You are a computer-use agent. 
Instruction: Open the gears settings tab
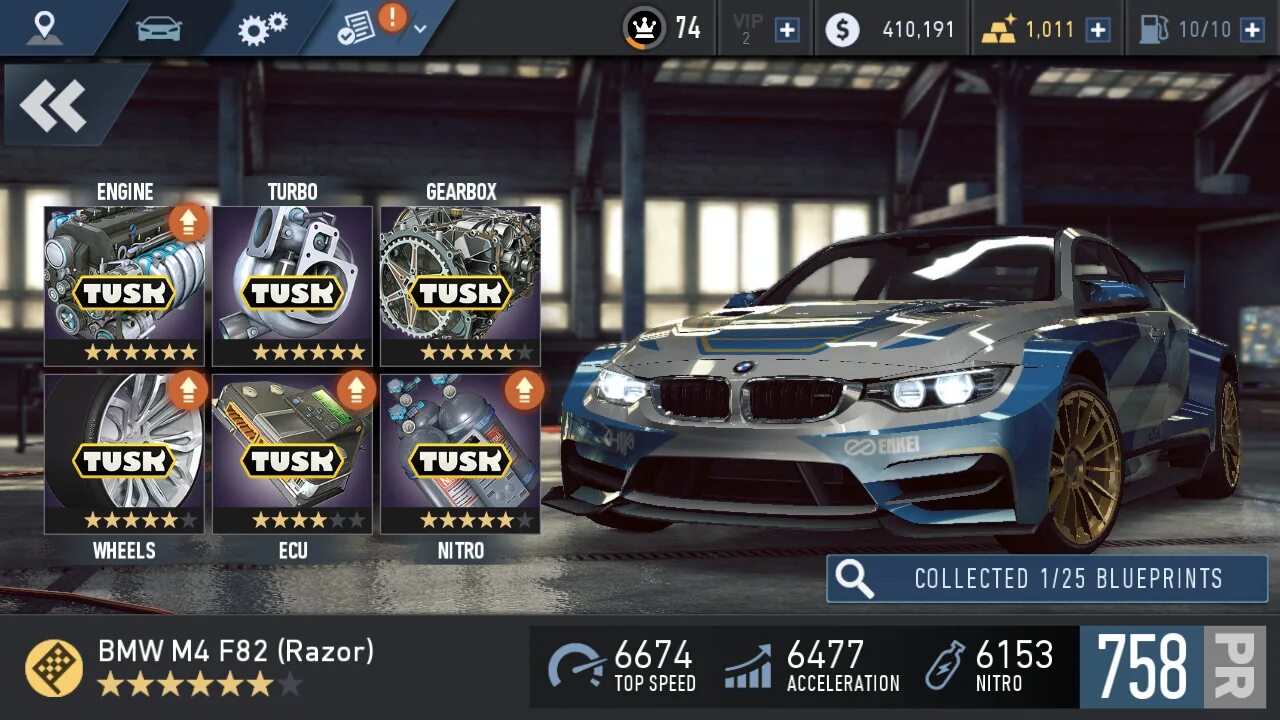pyautogui.click(x=262, y=27)
